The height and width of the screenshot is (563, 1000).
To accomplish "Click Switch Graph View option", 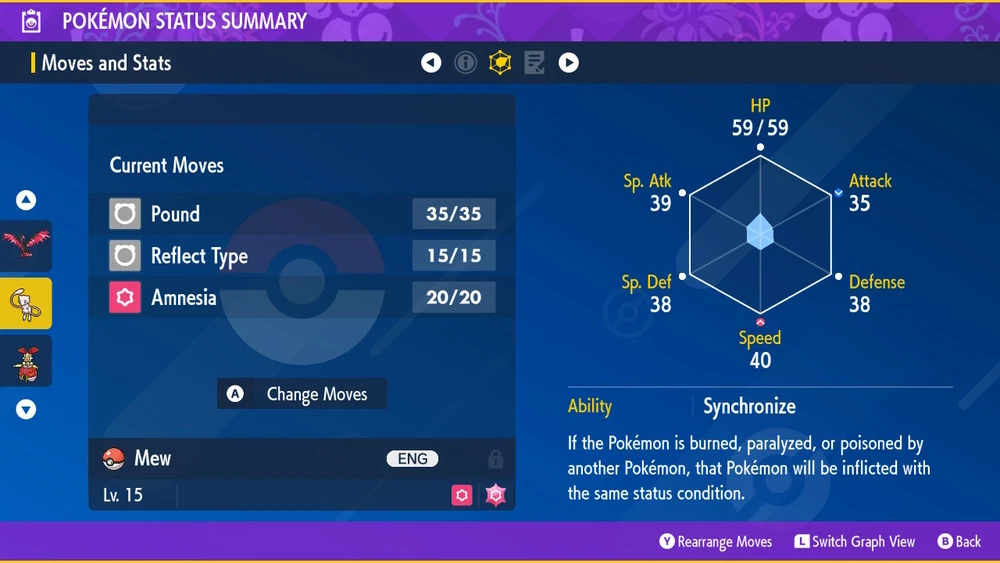I will pos(855,541).
